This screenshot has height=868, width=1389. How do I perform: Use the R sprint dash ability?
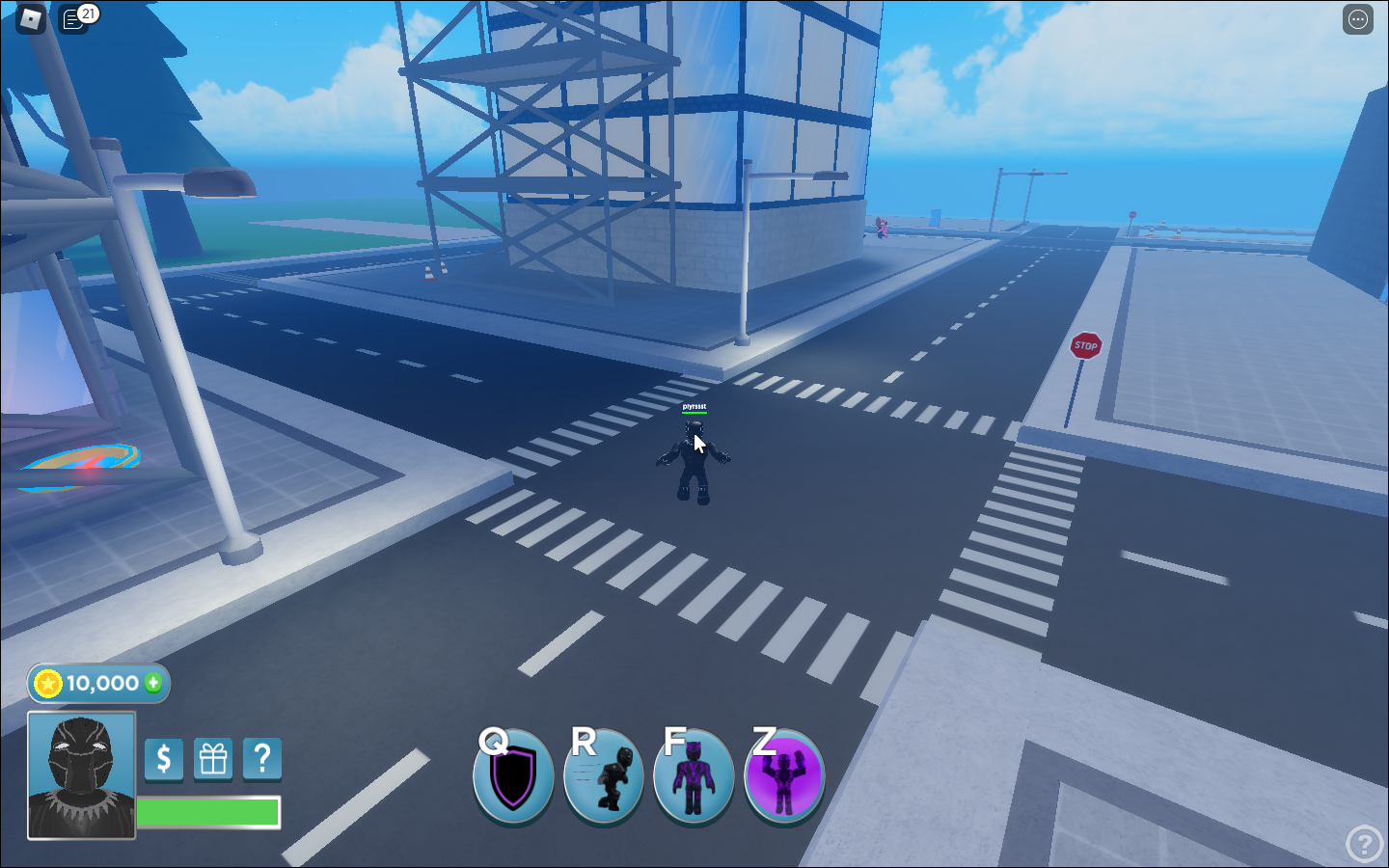[x=604, y=777]
